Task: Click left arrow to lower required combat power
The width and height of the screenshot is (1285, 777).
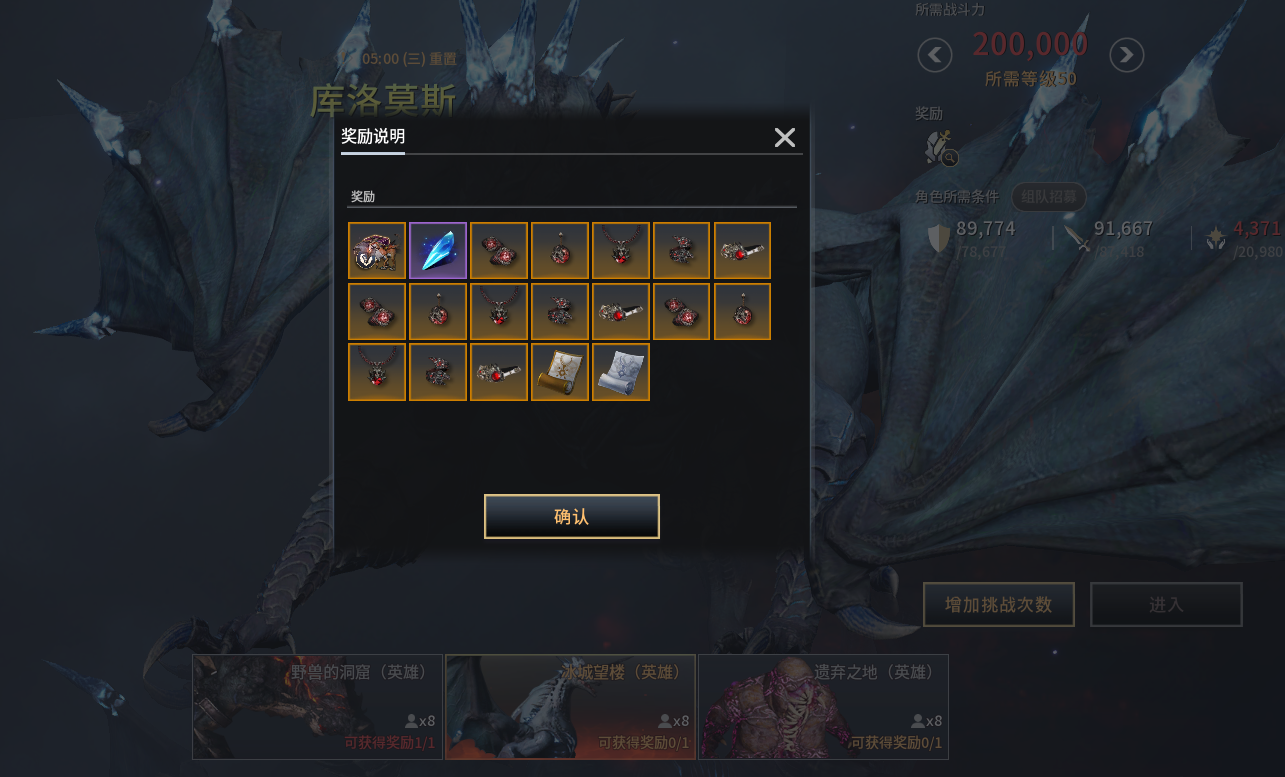Action: click(x=933, y=55)
